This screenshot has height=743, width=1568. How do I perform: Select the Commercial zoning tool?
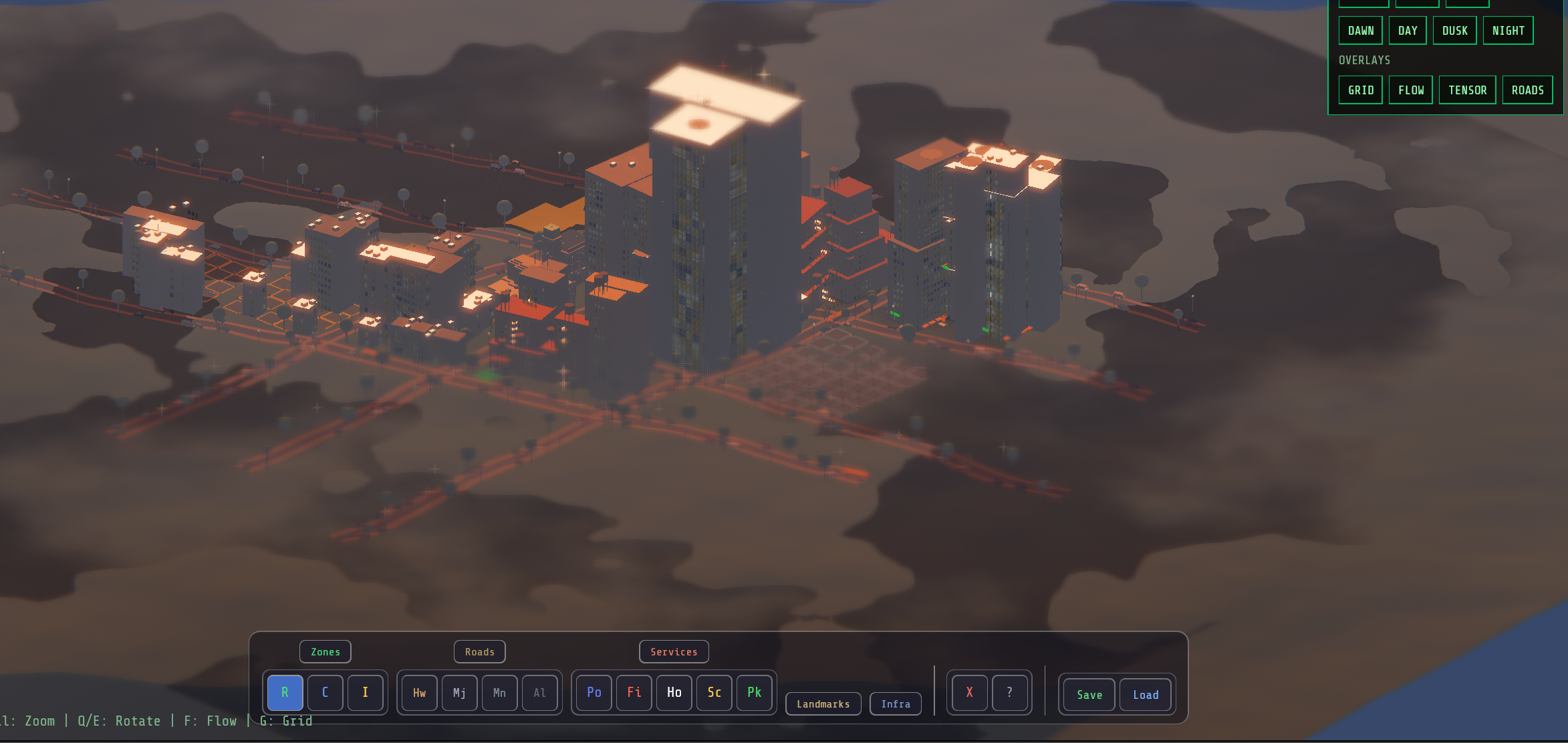pos(325,693)
